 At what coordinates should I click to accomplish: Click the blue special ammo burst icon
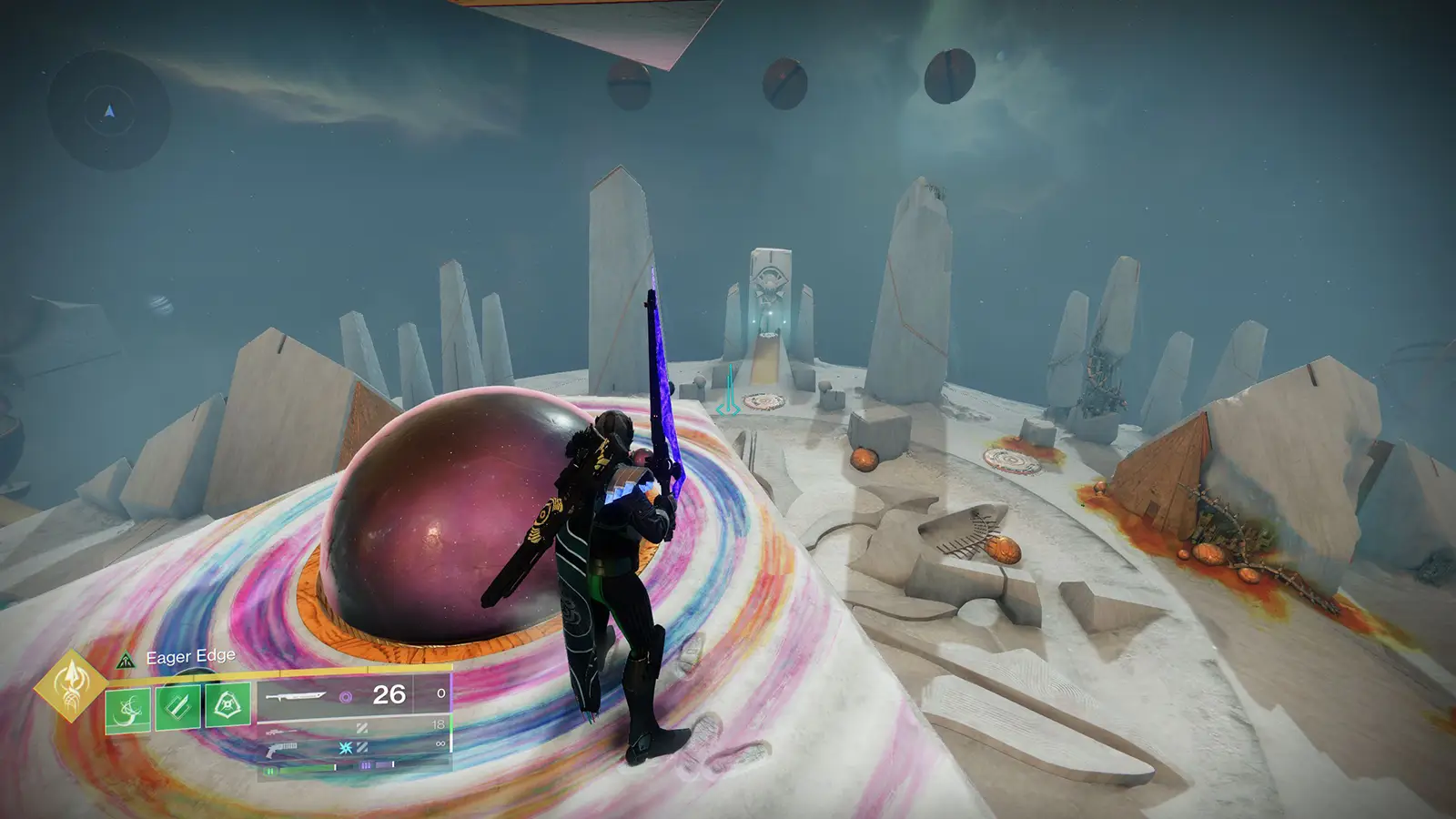coord(345,746)
